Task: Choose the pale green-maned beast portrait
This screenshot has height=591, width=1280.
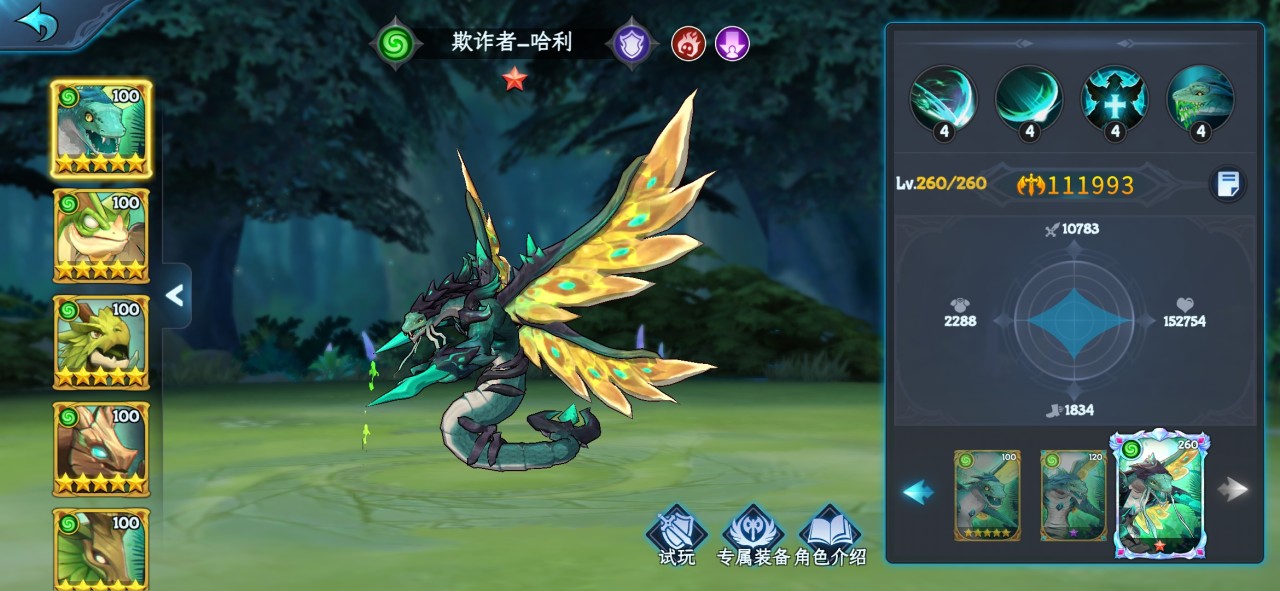Action: (x=101, y=236)
